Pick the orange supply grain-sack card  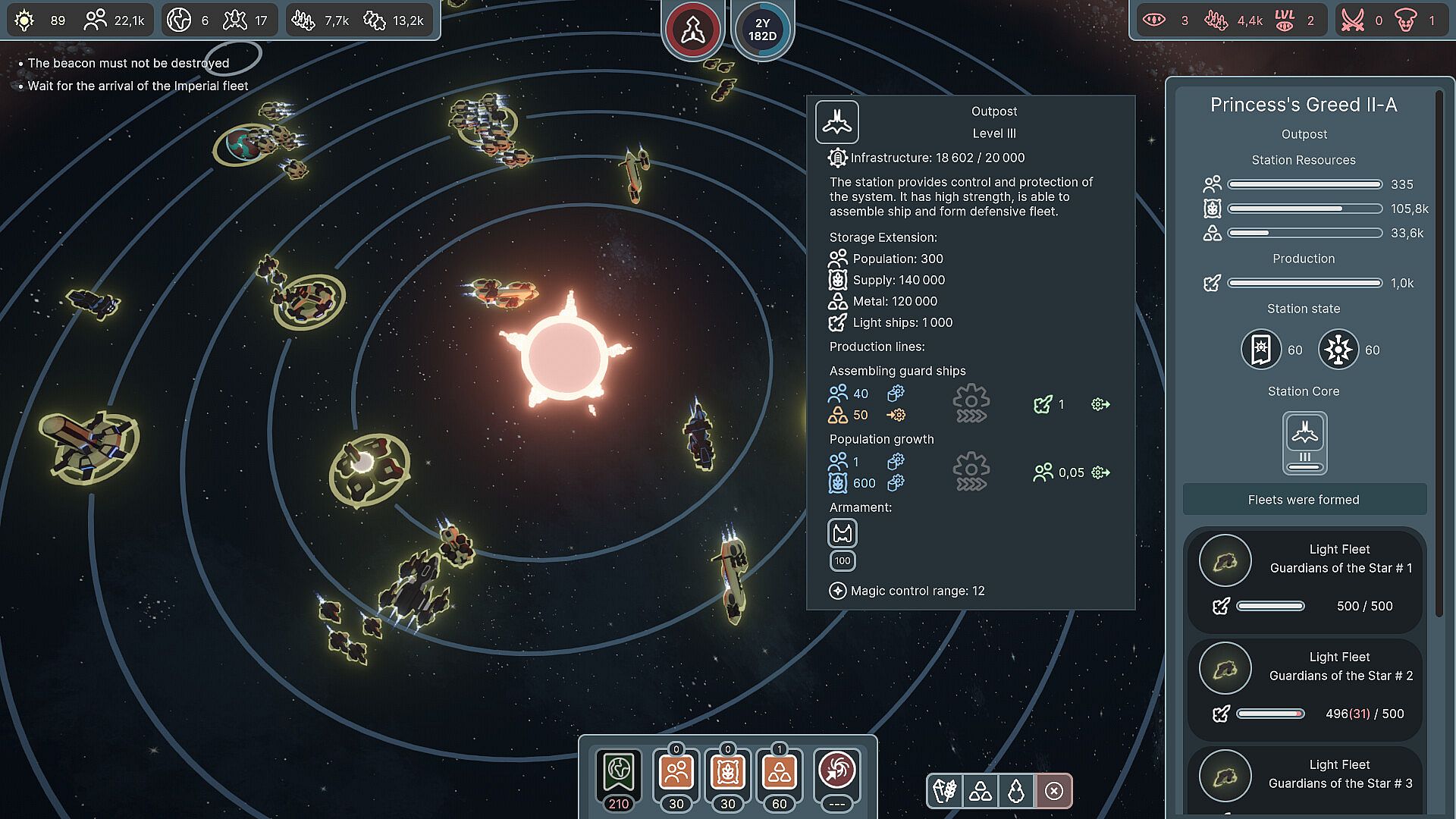pyautogui.click(x=727, y=773)
